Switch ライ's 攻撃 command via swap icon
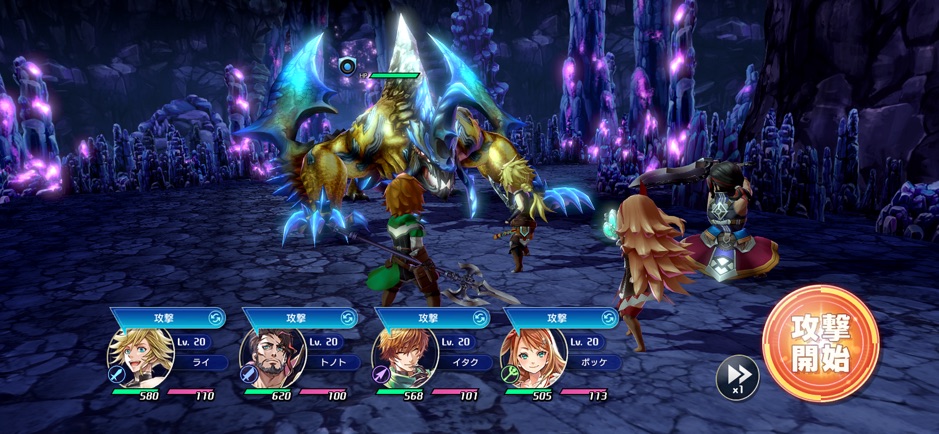The height and width of the screenshot is (434, 939). coord(215,318)
